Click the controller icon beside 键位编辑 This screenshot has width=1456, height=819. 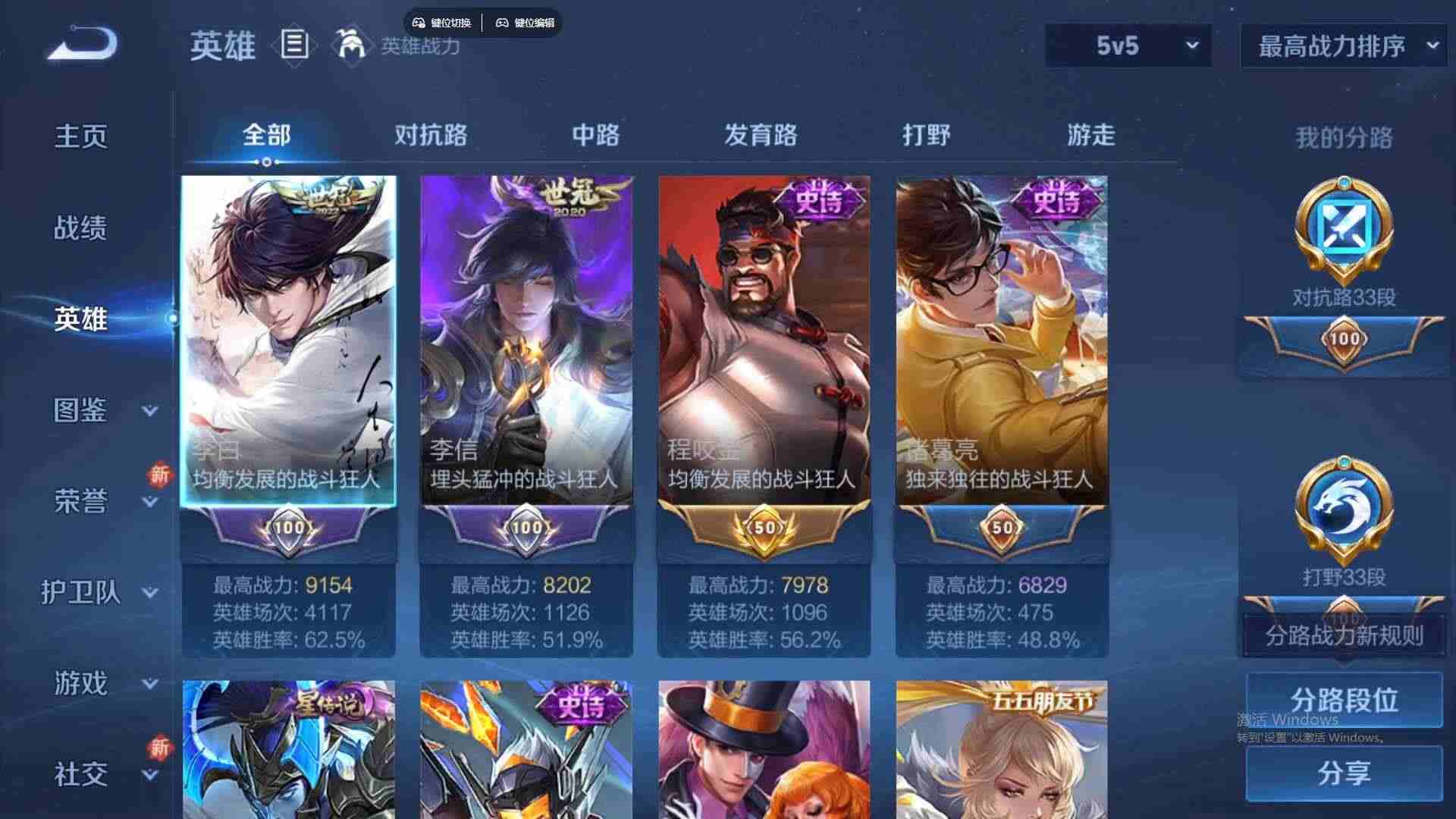(x=503, y=22)
